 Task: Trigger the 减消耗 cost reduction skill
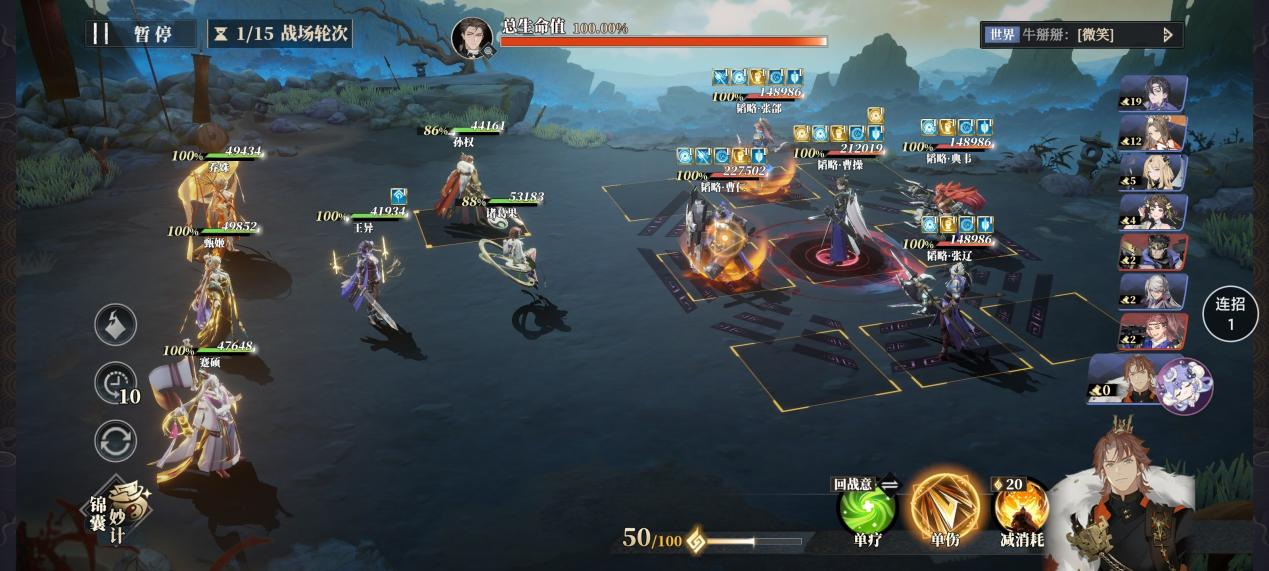1021,507
